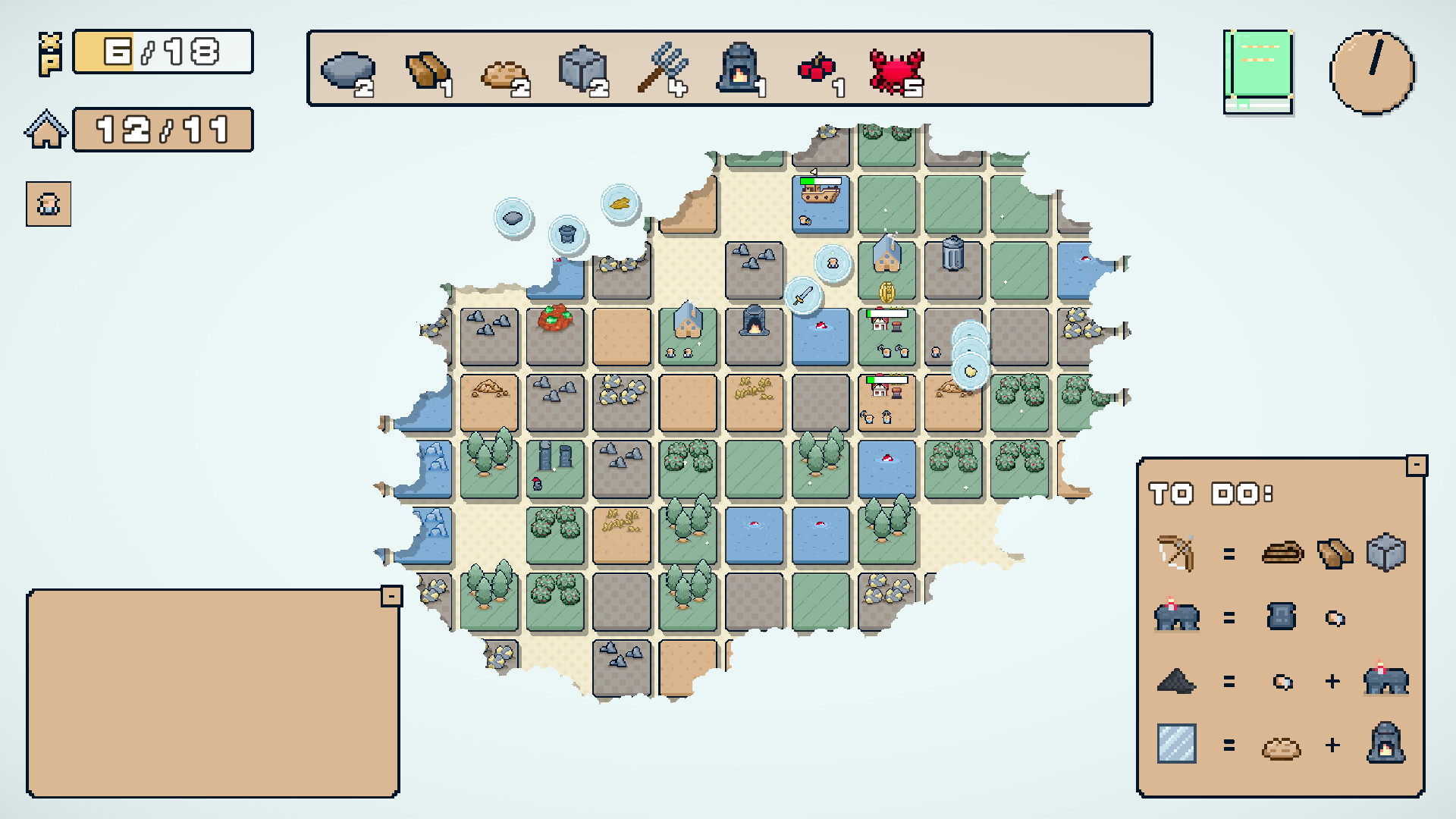Image resolution: width=1456 pixels, height=819 pixels.
Task: Select the crossbow recipe in the To Do list
Action: (x=1178, y=553)
